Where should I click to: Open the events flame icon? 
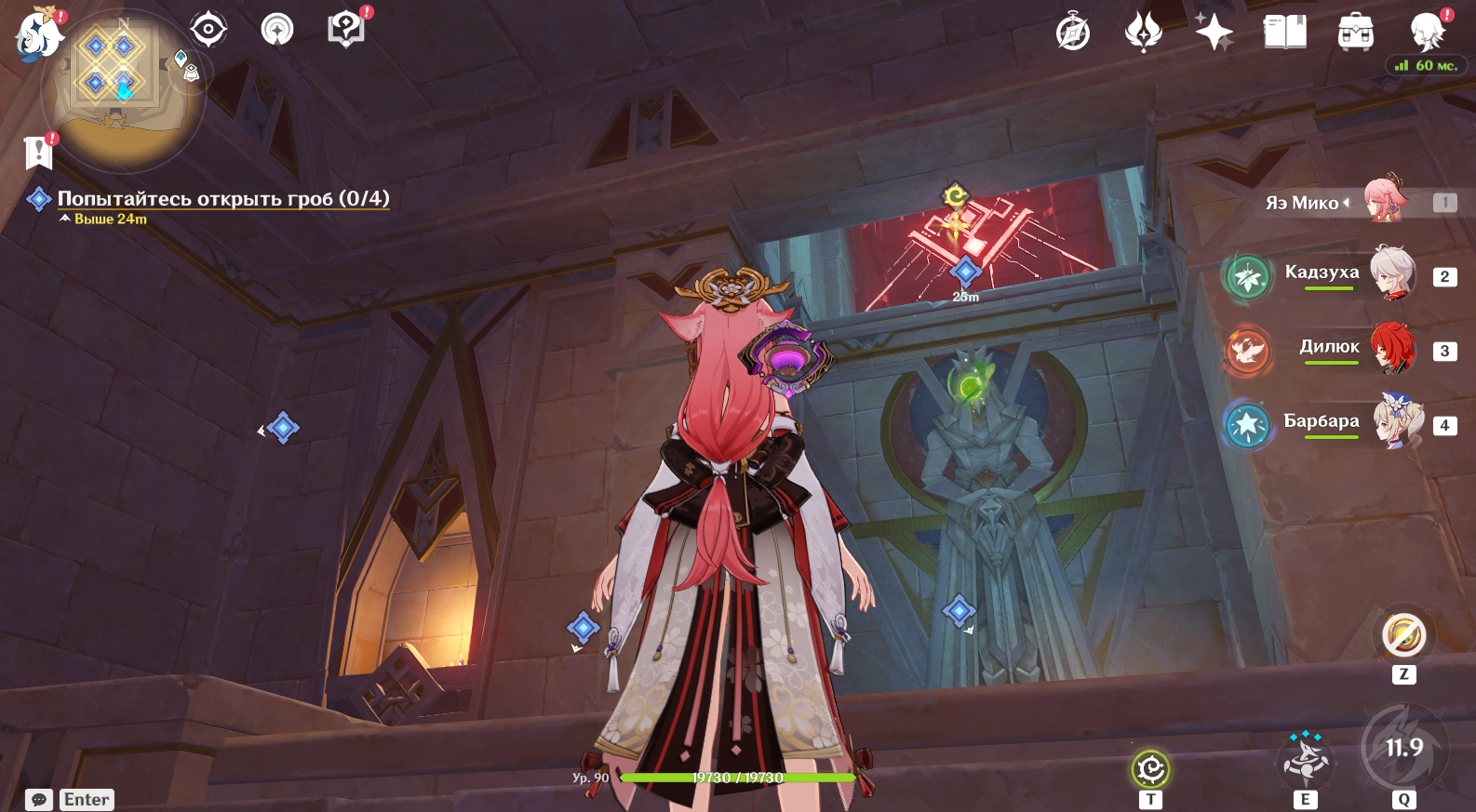(x=1143, y=33)
